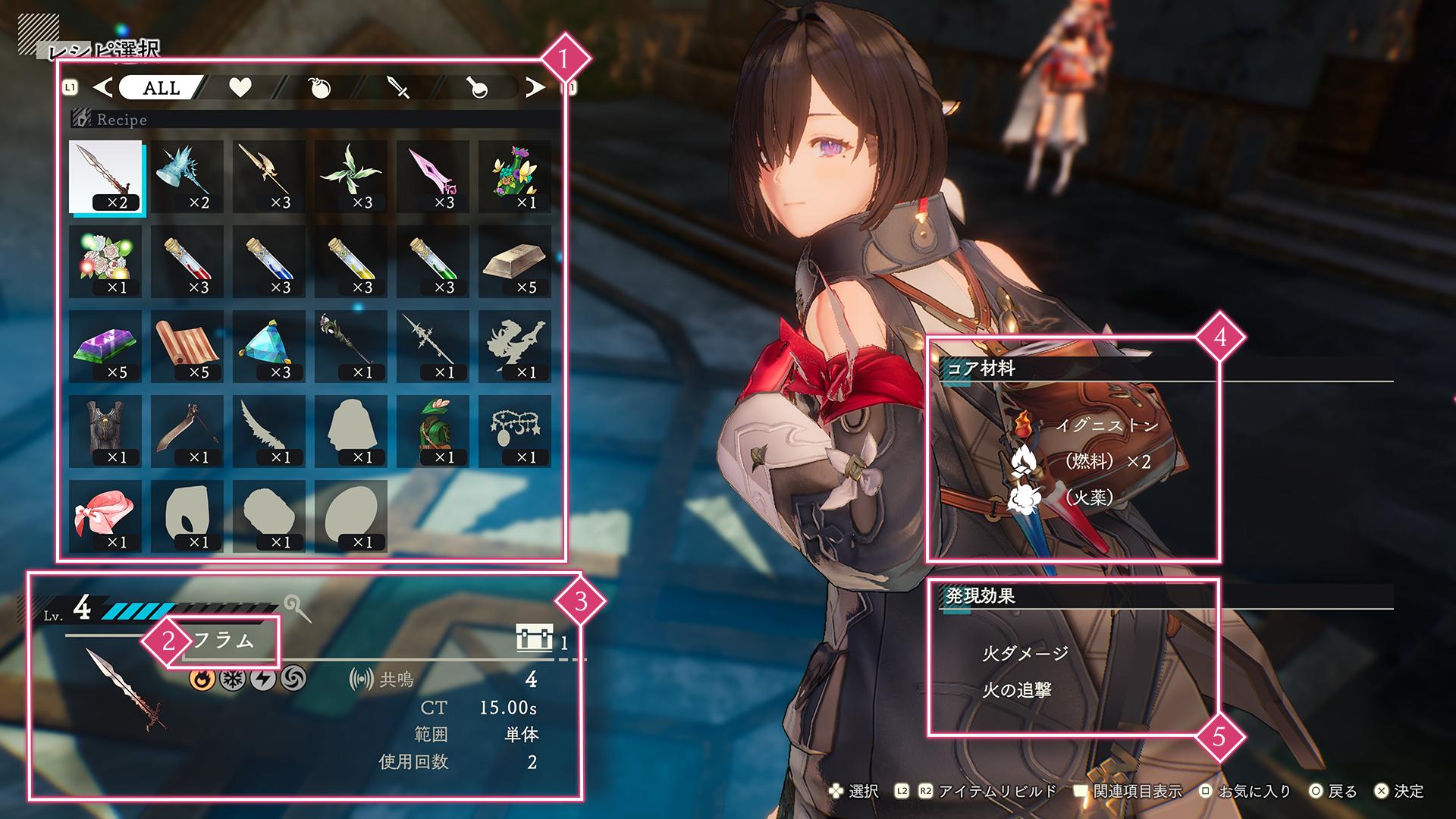Pick the green pinwheel recipe
1456x819 pixels.
tap(351, 177)
